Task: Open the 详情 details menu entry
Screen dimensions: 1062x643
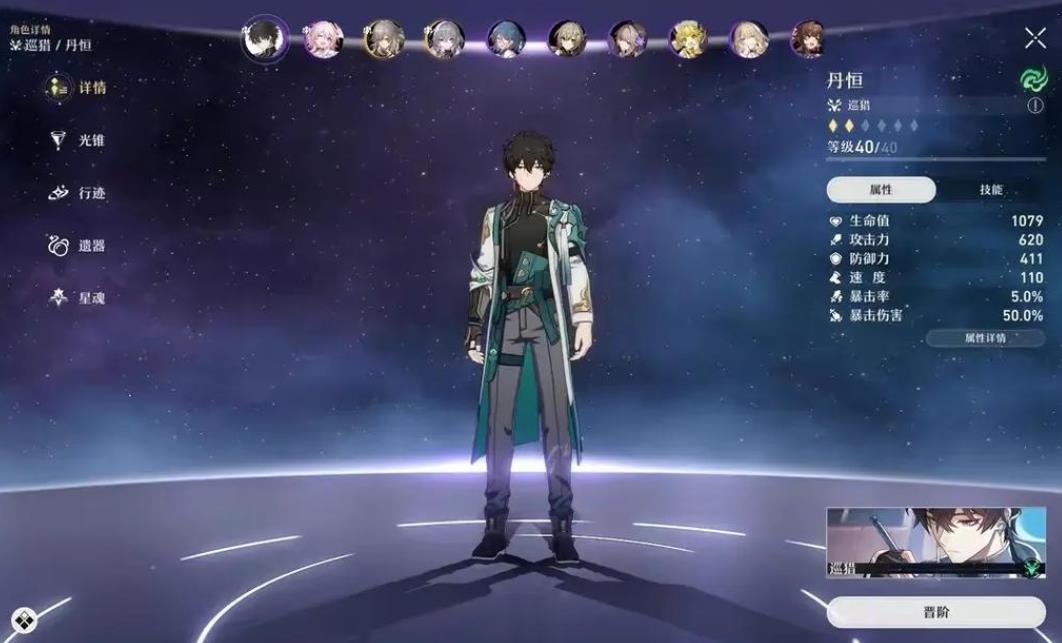Action: [x=78, y=88]
